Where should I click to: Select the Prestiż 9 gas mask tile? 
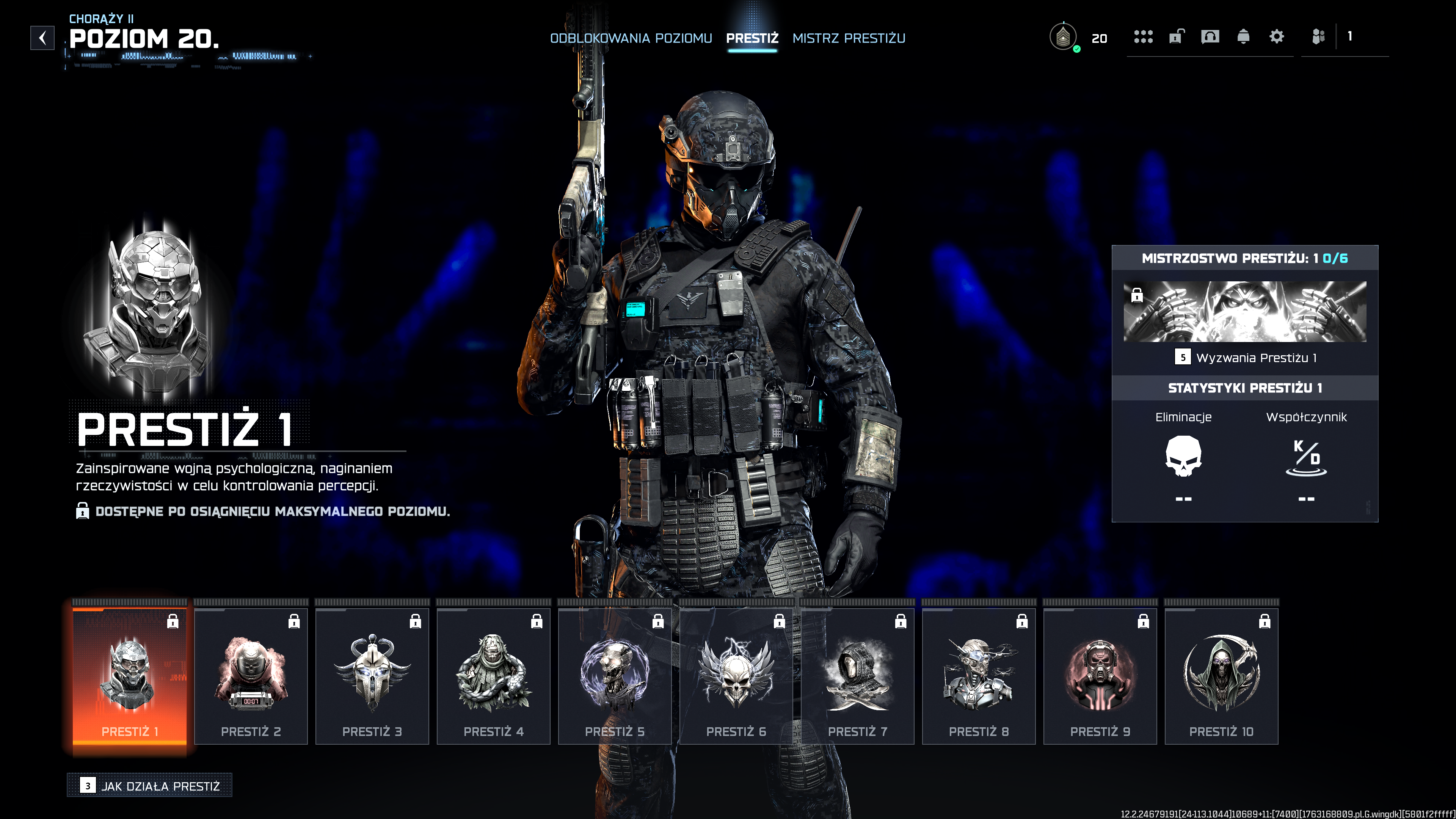click(1100, 676)
